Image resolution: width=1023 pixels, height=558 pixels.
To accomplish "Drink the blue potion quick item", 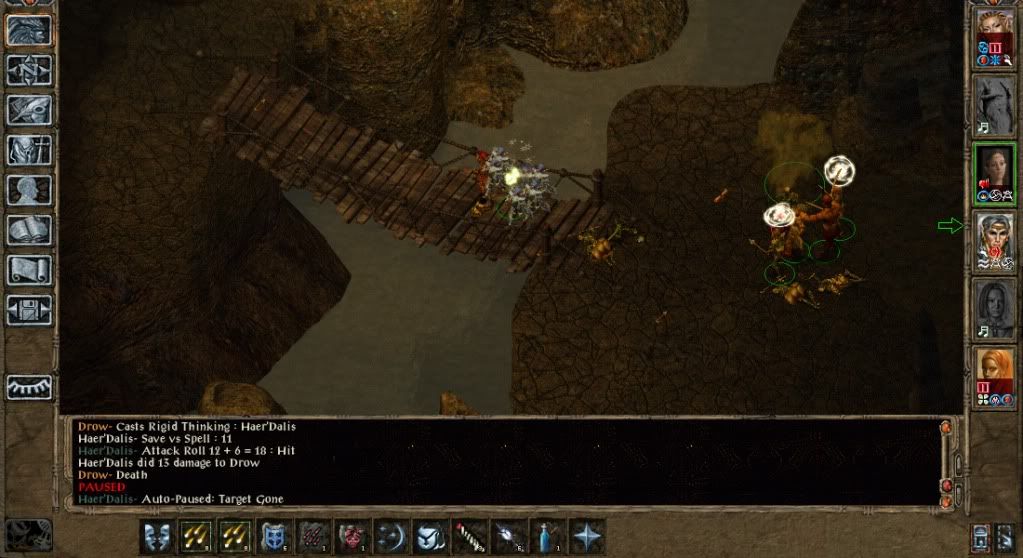I will click(547, 537).
